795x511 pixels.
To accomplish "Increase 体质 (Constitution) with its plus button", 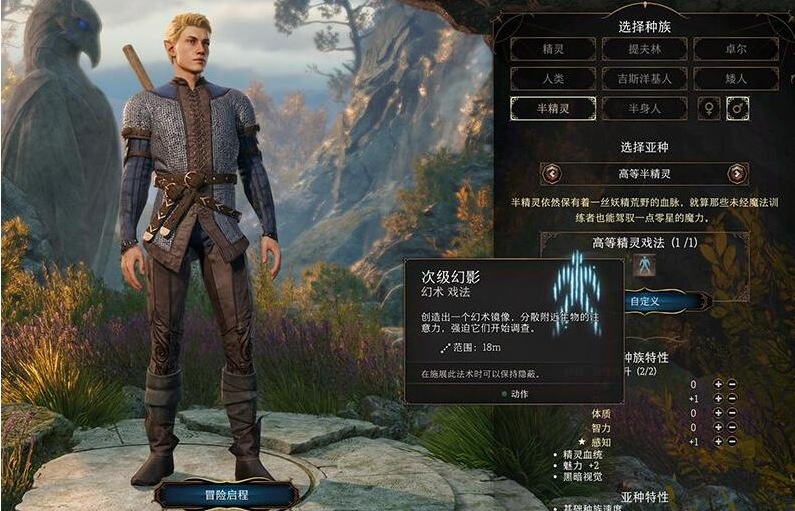I will point(718,413).
